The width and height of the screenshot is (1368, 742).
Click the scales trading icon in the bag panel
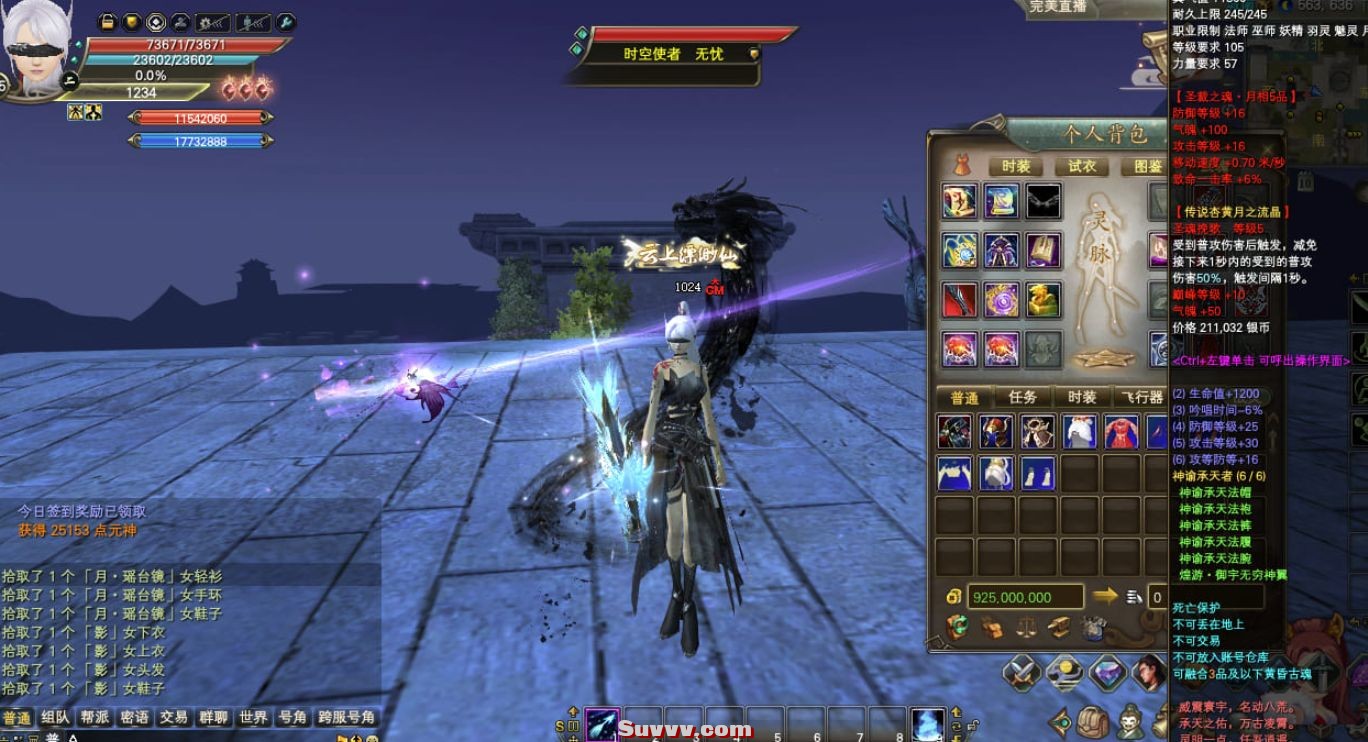pyautogui.click(x=1027, y=628)
